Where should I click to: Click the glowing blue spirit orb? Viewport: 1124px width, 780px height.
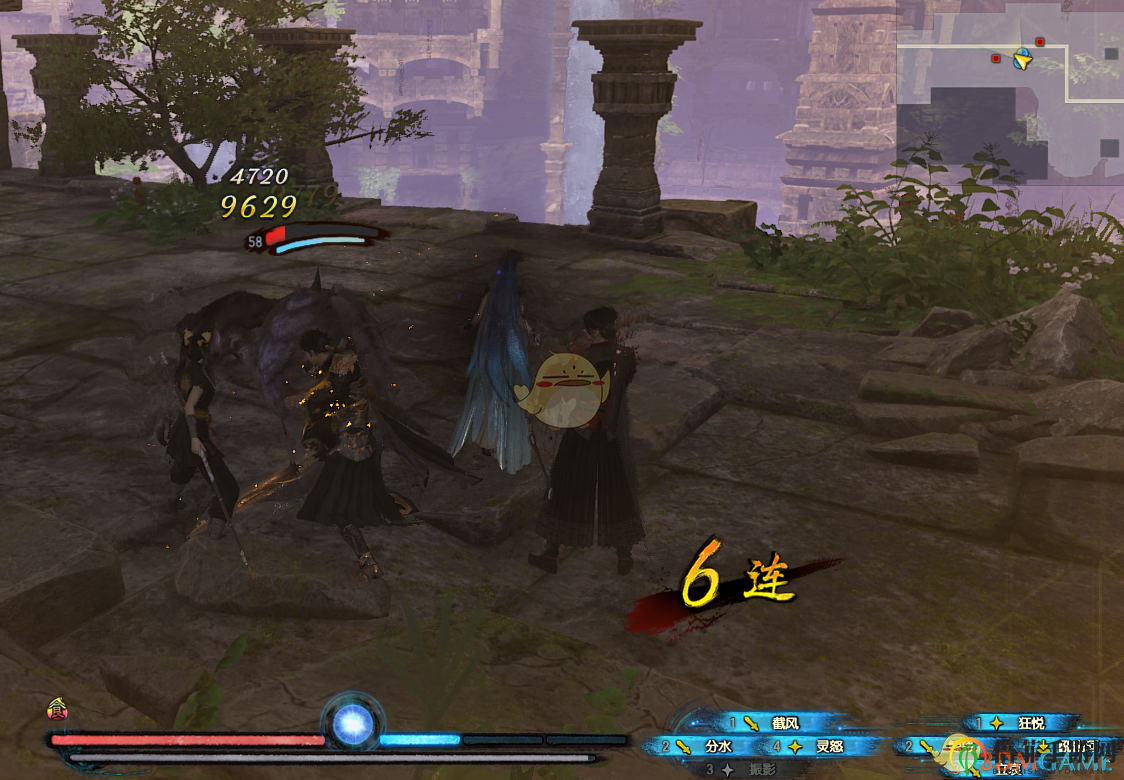[352, 724]
